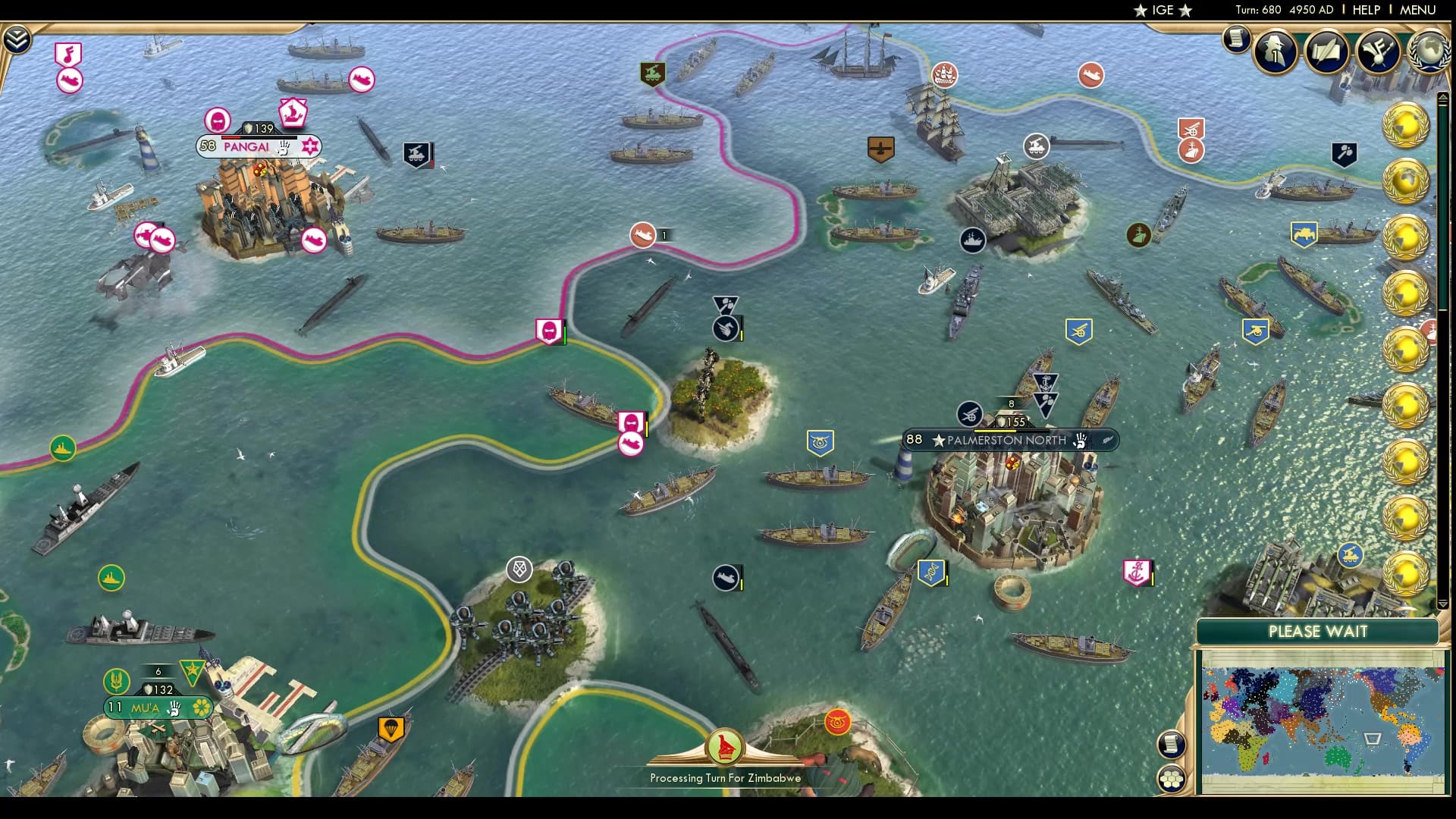Open the Social Policies scroll icon
The width and height of the screenshot is (1456, 819).
click(x=1327, y=52)
